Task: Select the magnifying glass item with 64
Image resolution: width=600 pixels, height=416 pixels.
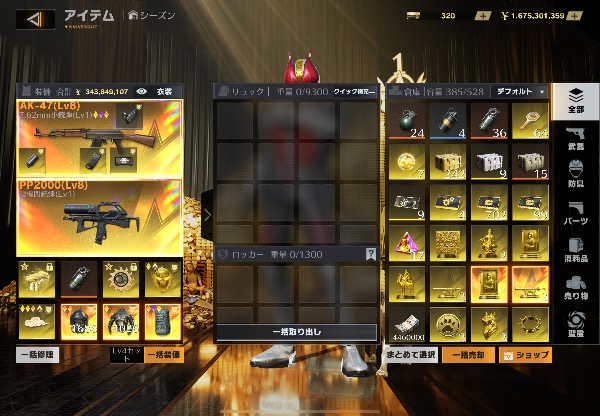Action: point(532,118)
